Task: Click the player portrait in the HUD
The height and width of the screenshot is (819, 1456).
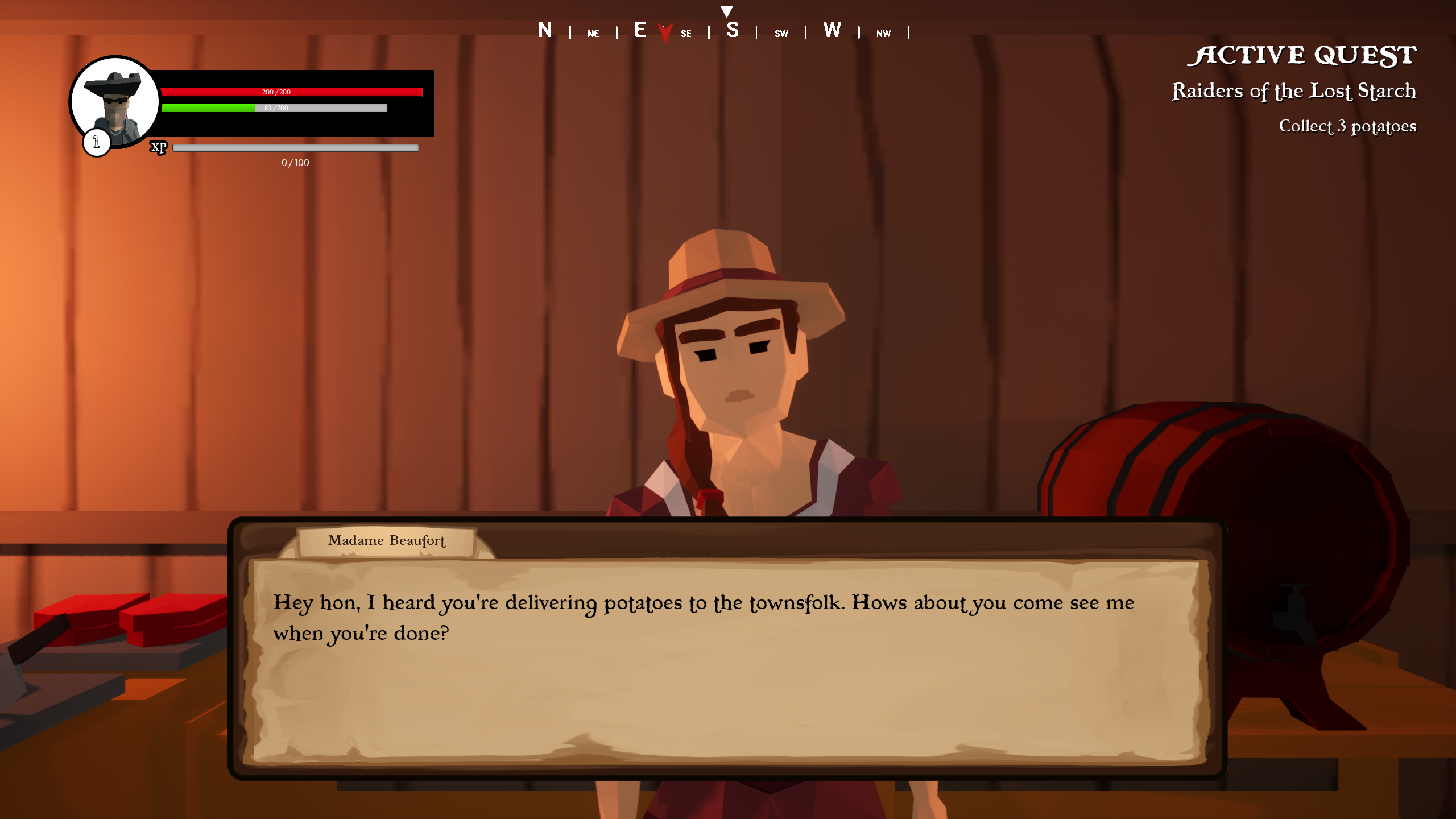Action: point(115,102)
